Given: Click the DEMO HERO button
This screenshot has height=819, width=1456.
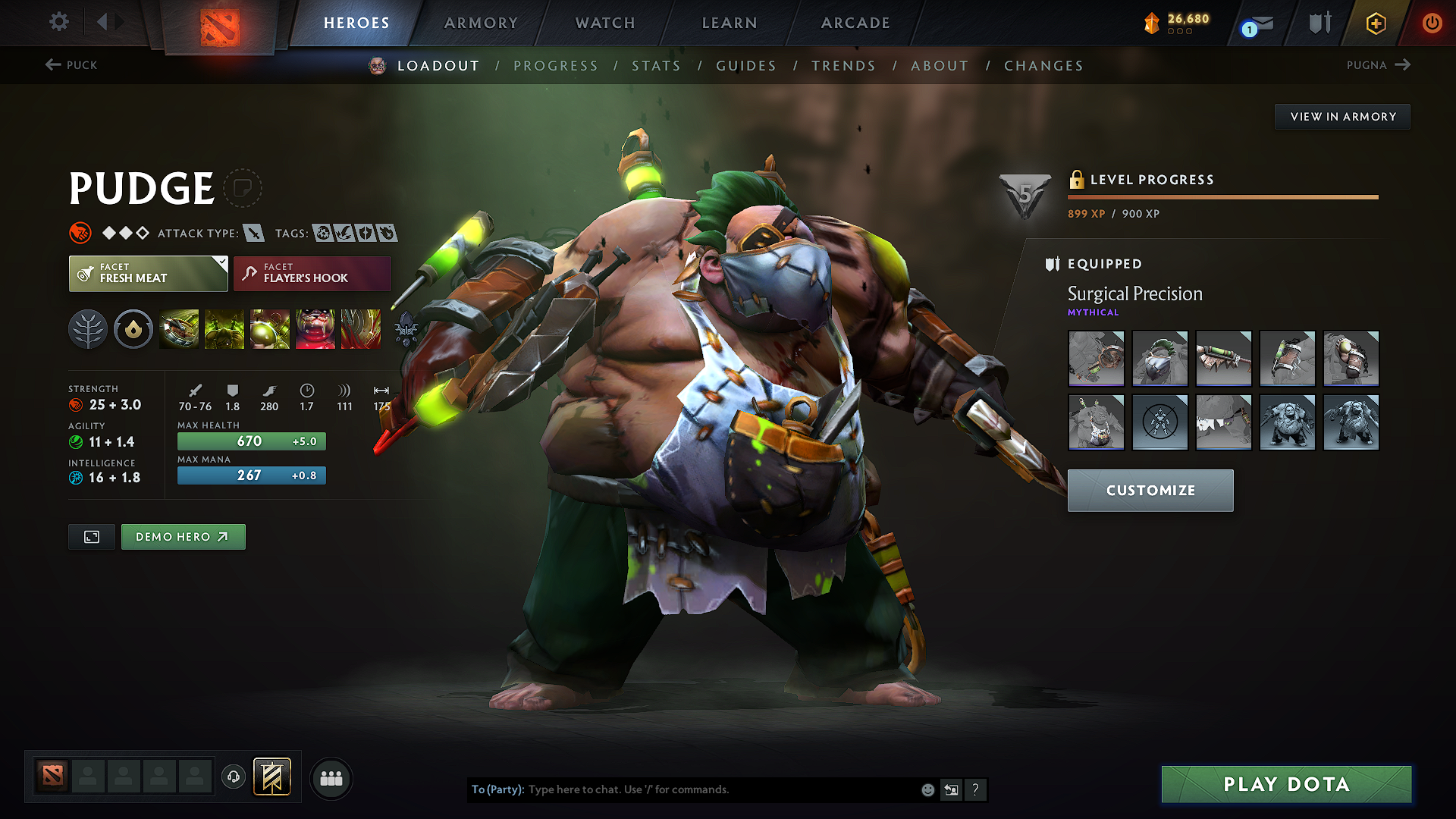Looking at the screenshot, I should 183,536.
